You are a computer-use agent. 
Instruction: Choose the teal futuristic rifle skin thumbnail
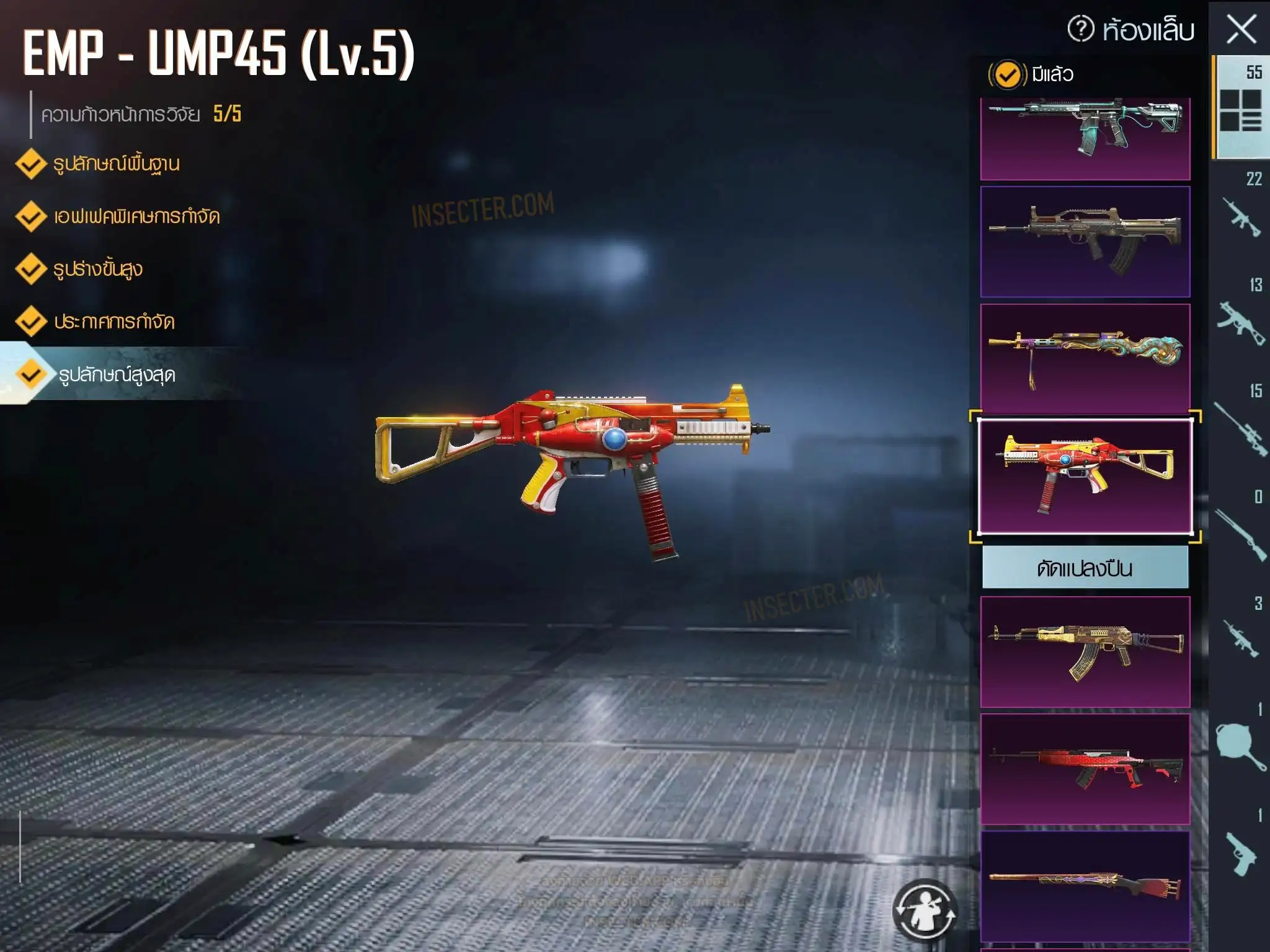pos(1085,138)
